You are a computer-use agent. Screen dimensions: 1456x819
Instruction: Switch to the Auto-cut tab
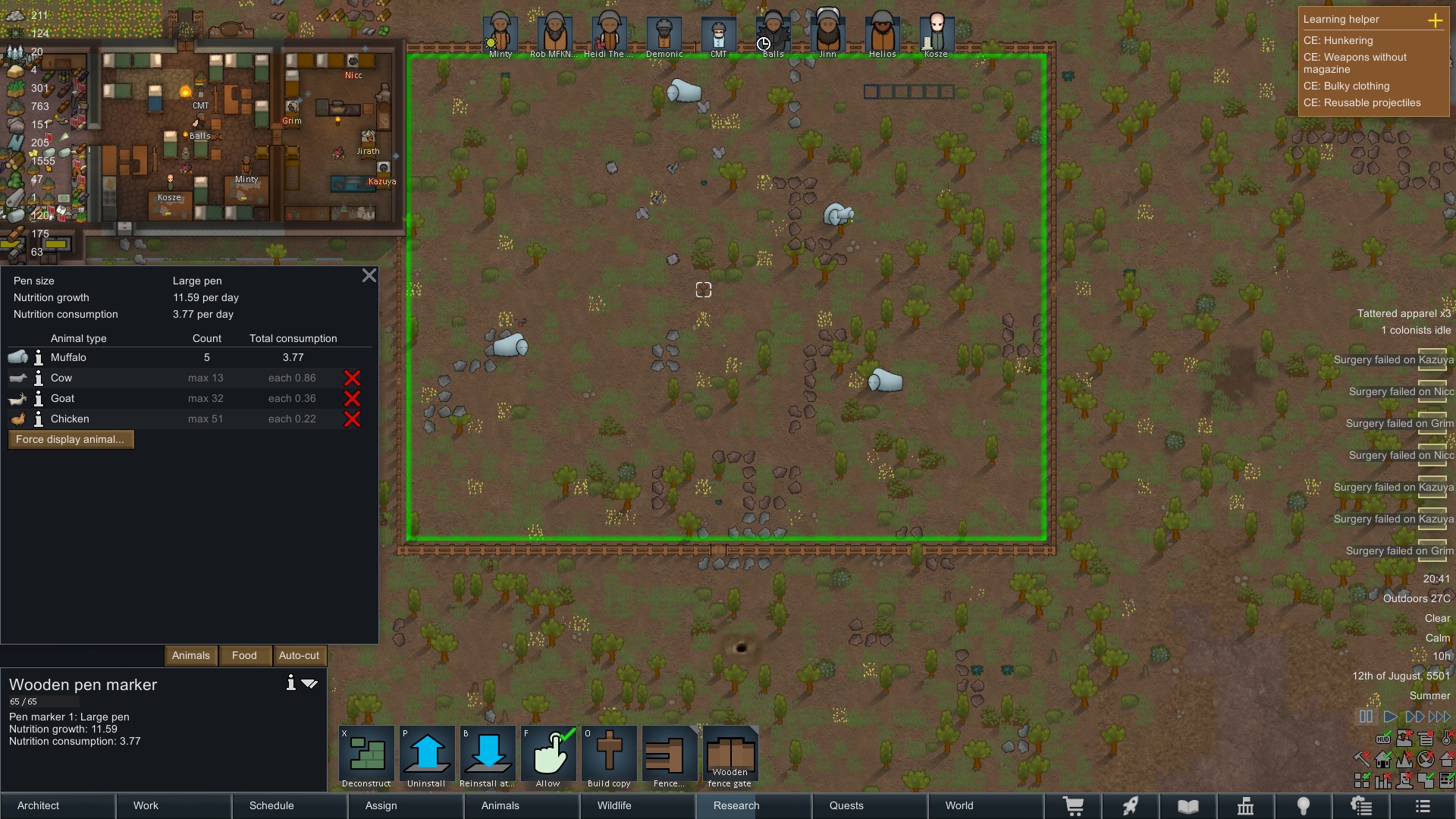coord(299,655)
